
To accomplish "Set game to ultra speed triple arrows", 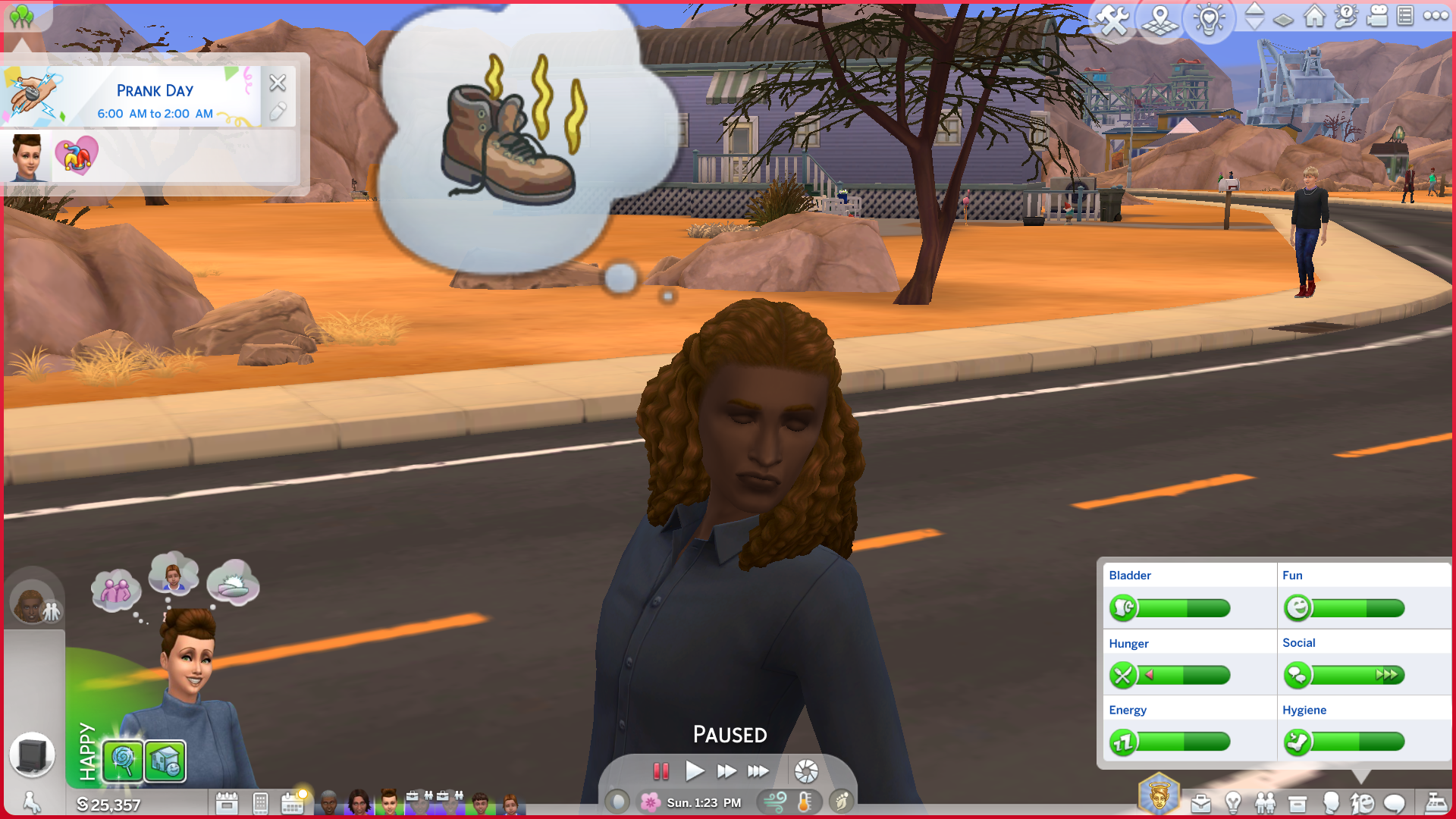I will coord(758,771).
